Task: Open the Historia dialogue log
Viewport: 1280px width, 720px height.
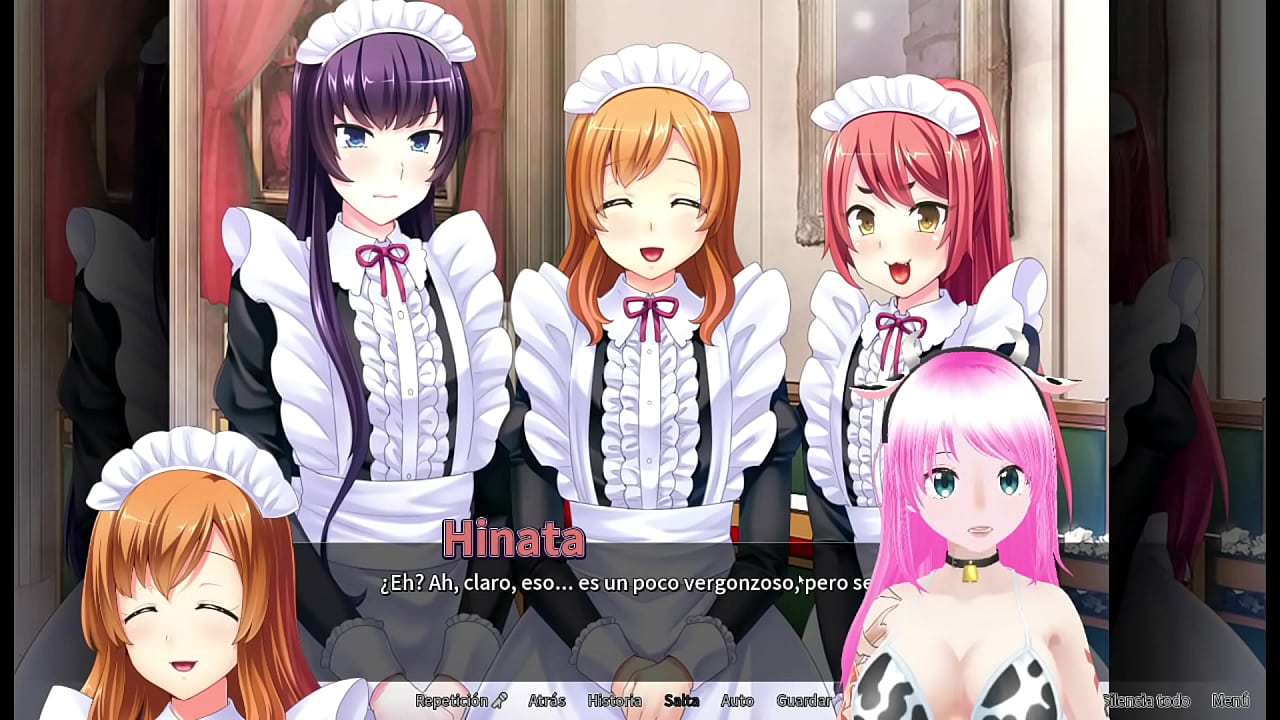Action: pos(614,701)
